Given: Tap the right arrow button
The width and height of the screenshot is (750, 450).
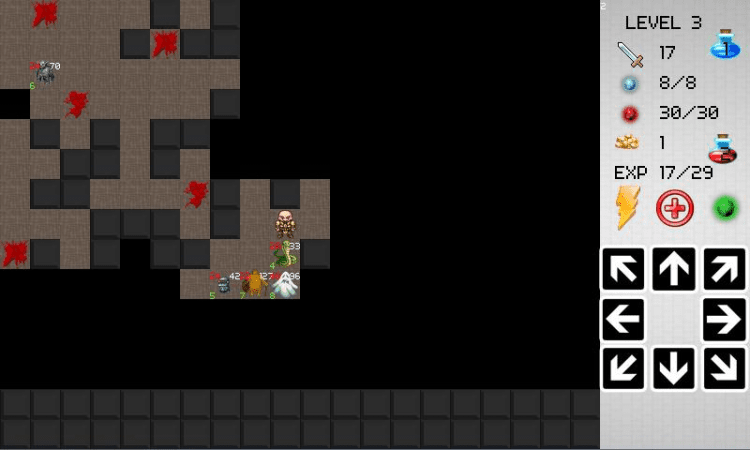Looking at the screenshot, I should tap(724, 320).
